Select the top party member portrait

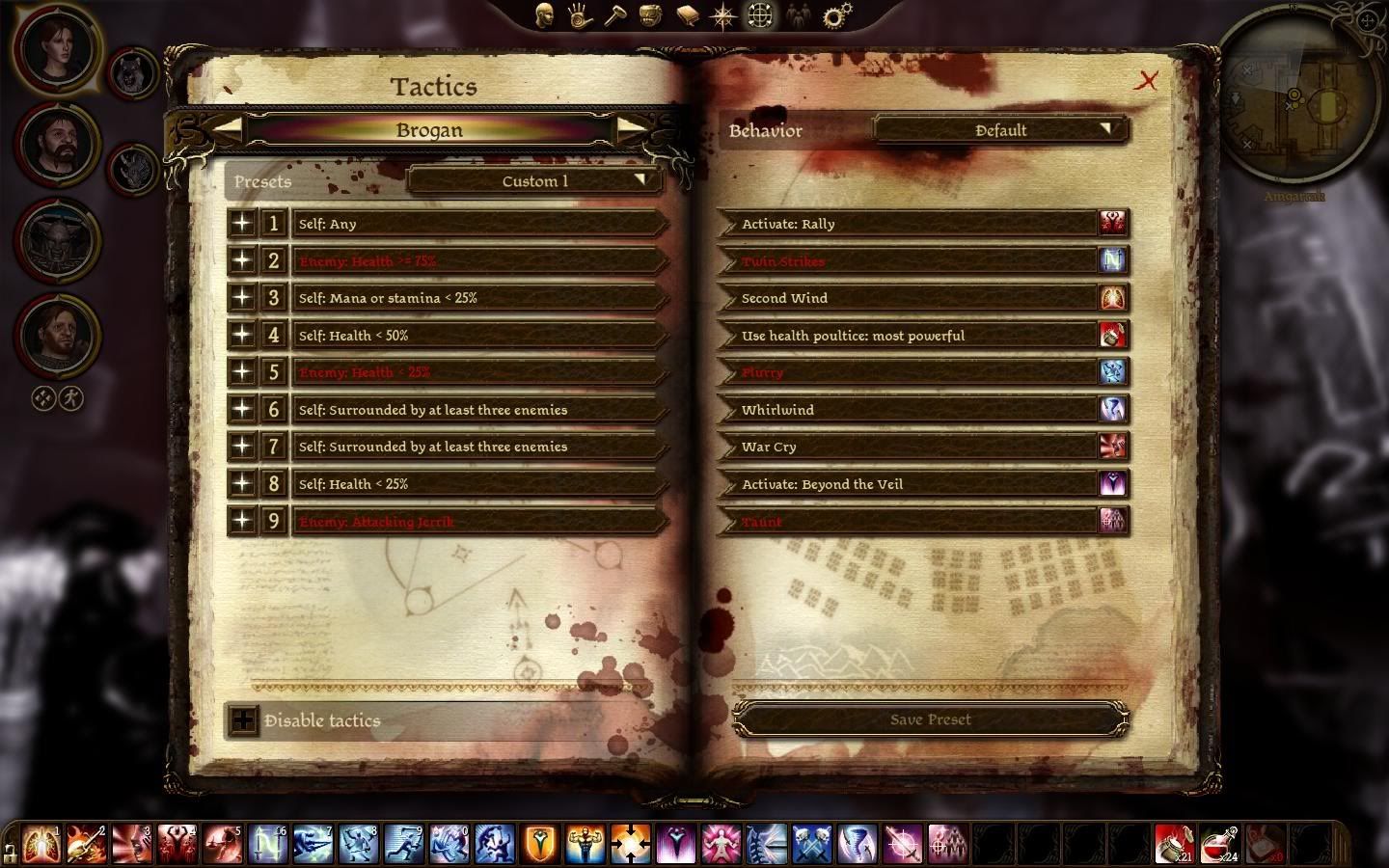[x=55, y=48]
